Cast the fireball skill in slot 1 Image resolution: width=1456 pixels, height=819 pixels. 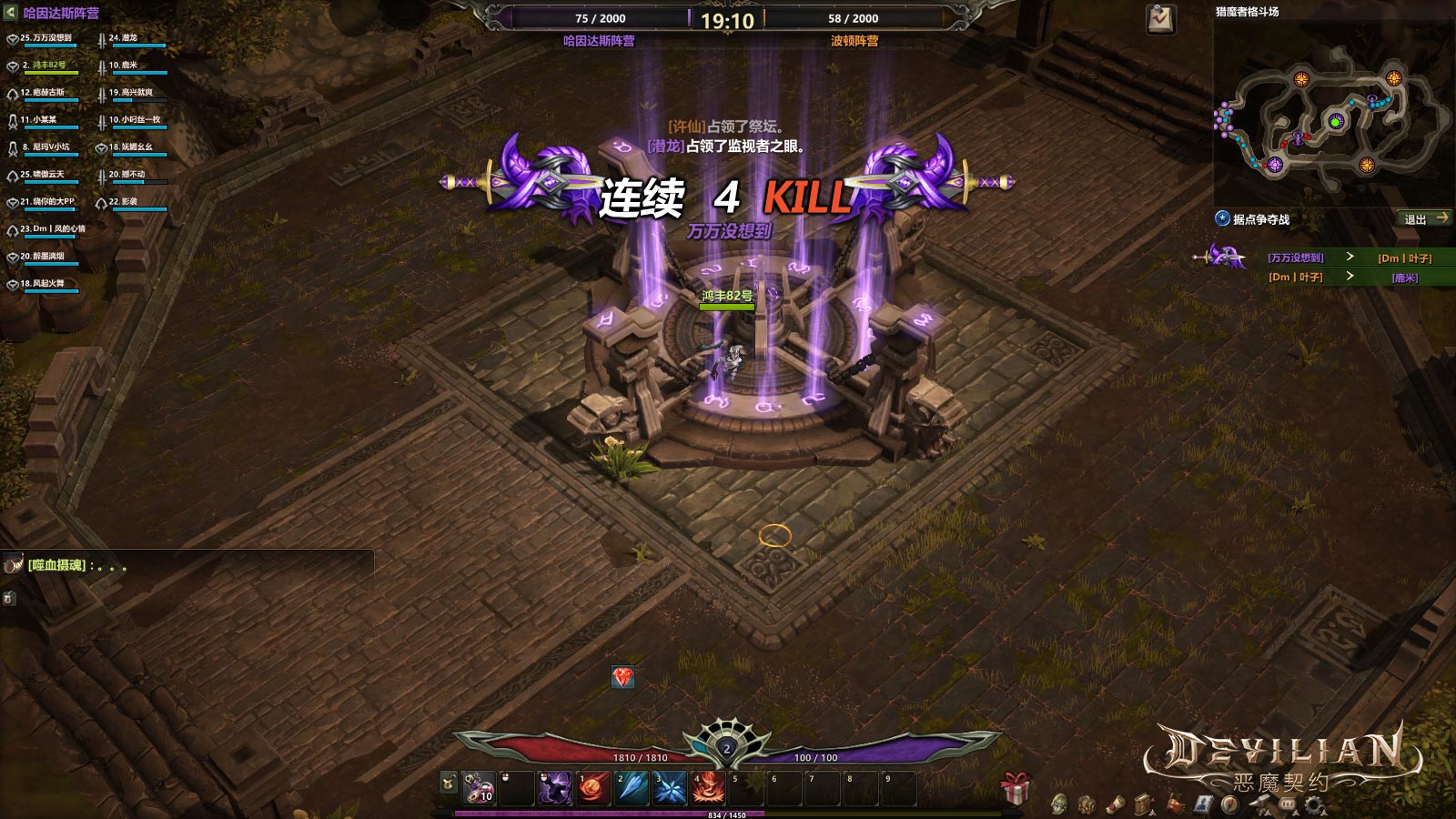pyautogui.click(x=593, y=788)
